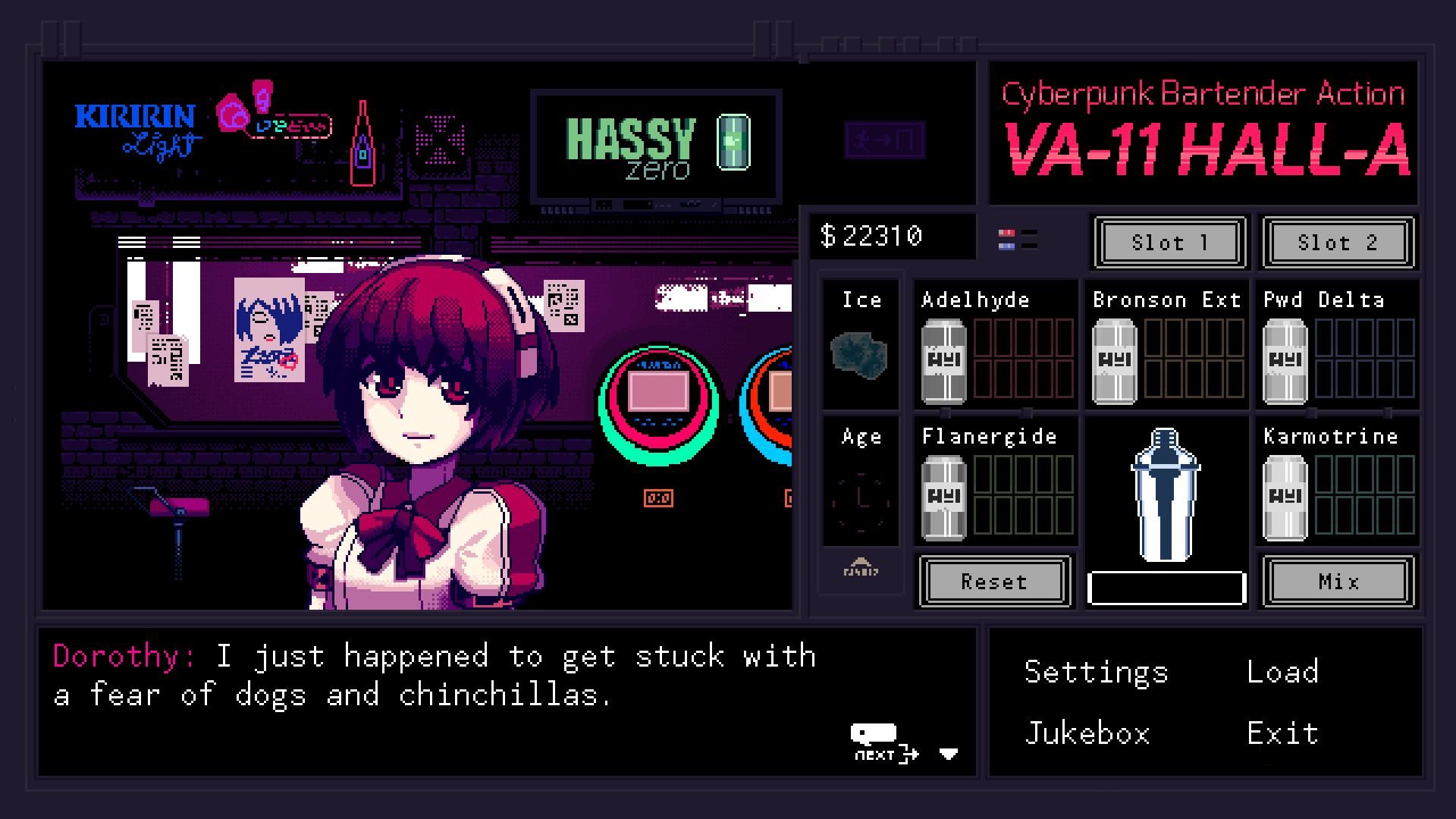Open the Settings menu
Image resolution: width=1456 pixels, height=819 pixels.
(1095, 670)
